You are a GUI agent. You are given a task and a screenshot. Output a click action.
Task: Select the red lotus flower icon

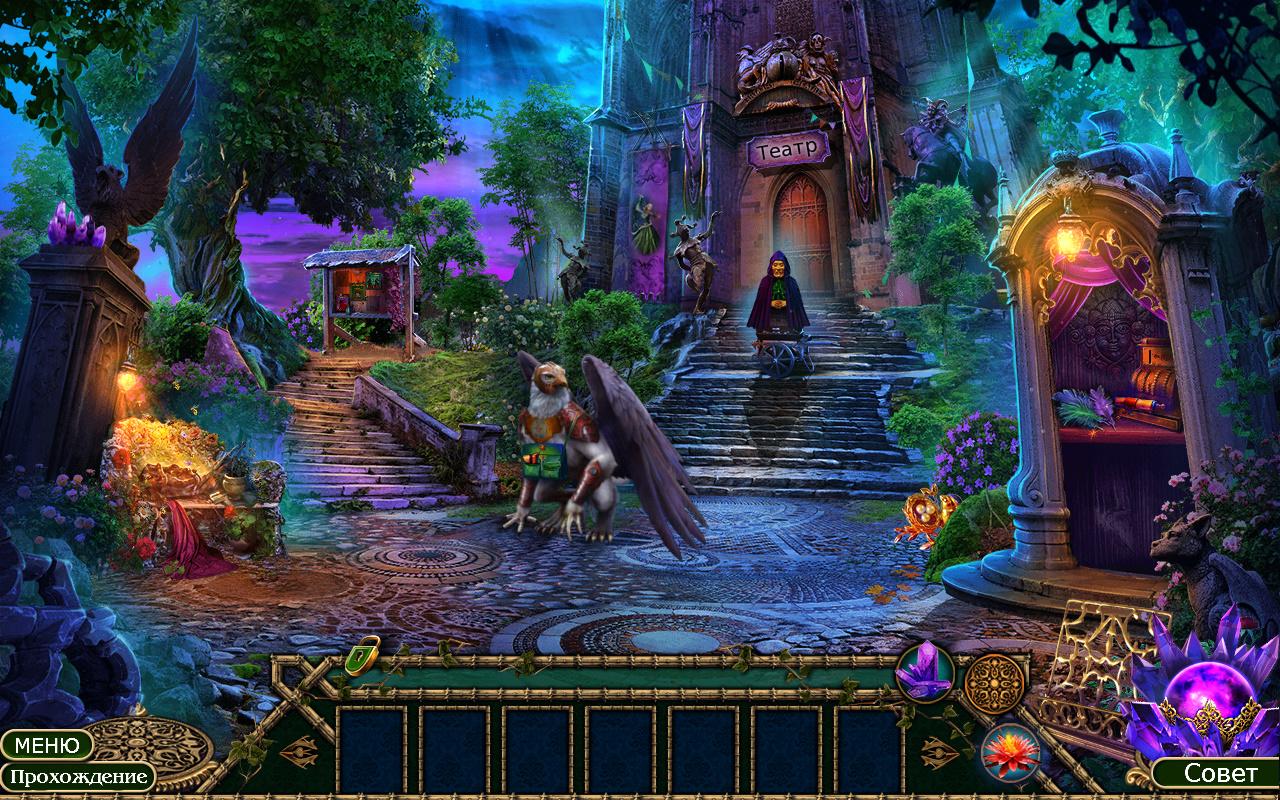[1010, 752]
